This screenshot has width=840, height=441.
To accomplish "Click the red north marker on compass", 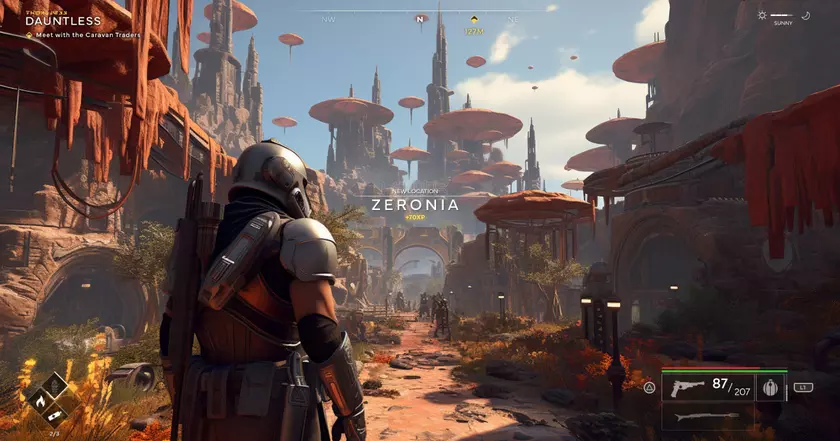I will point(420,18).
